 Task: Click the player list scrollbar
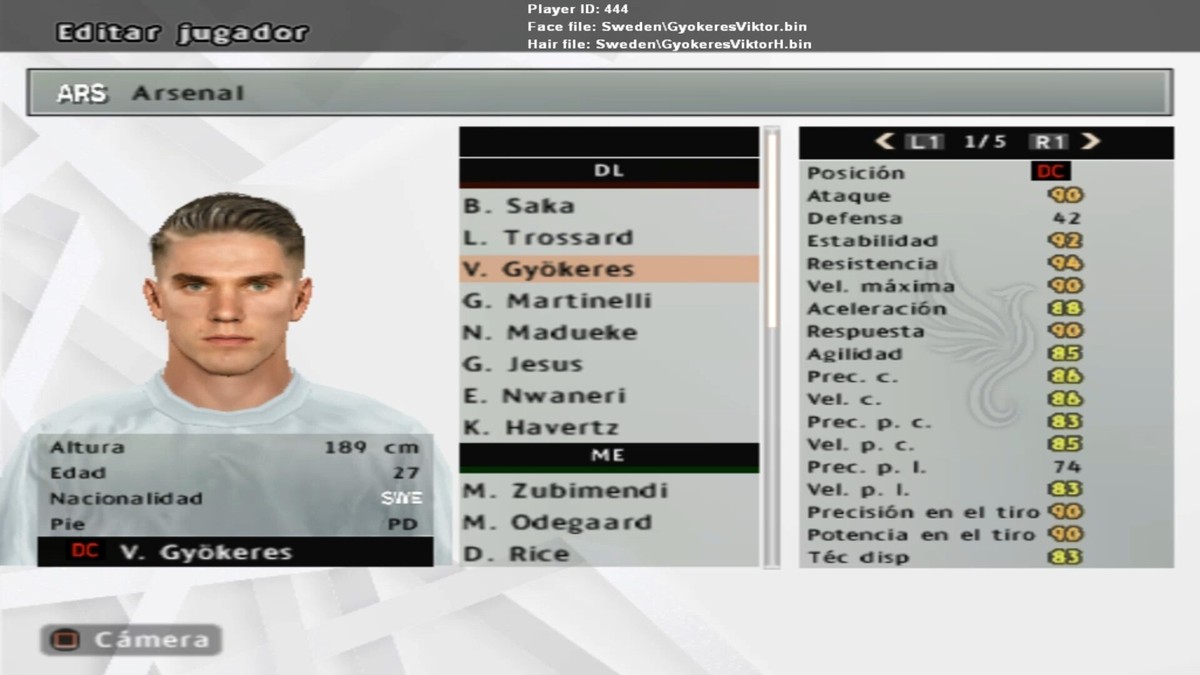(771, 230)
